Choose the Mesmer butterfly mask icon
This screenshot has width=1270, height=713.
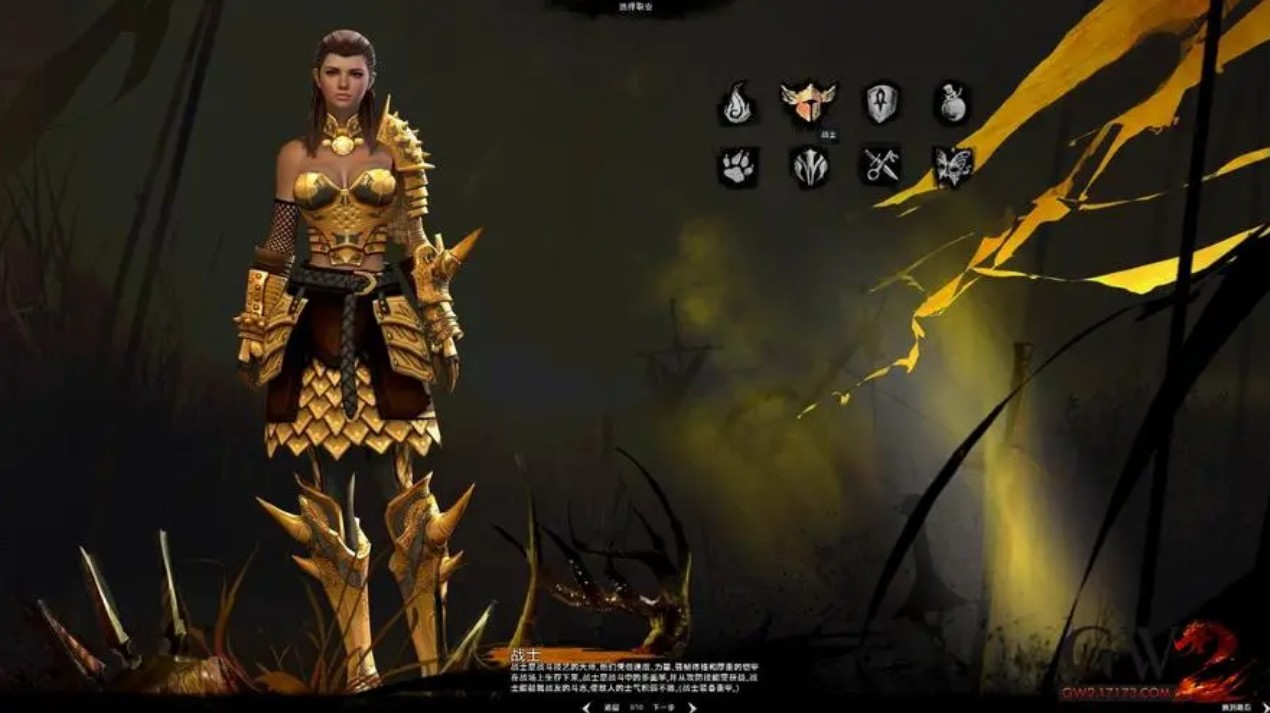[x=953, y=166]
